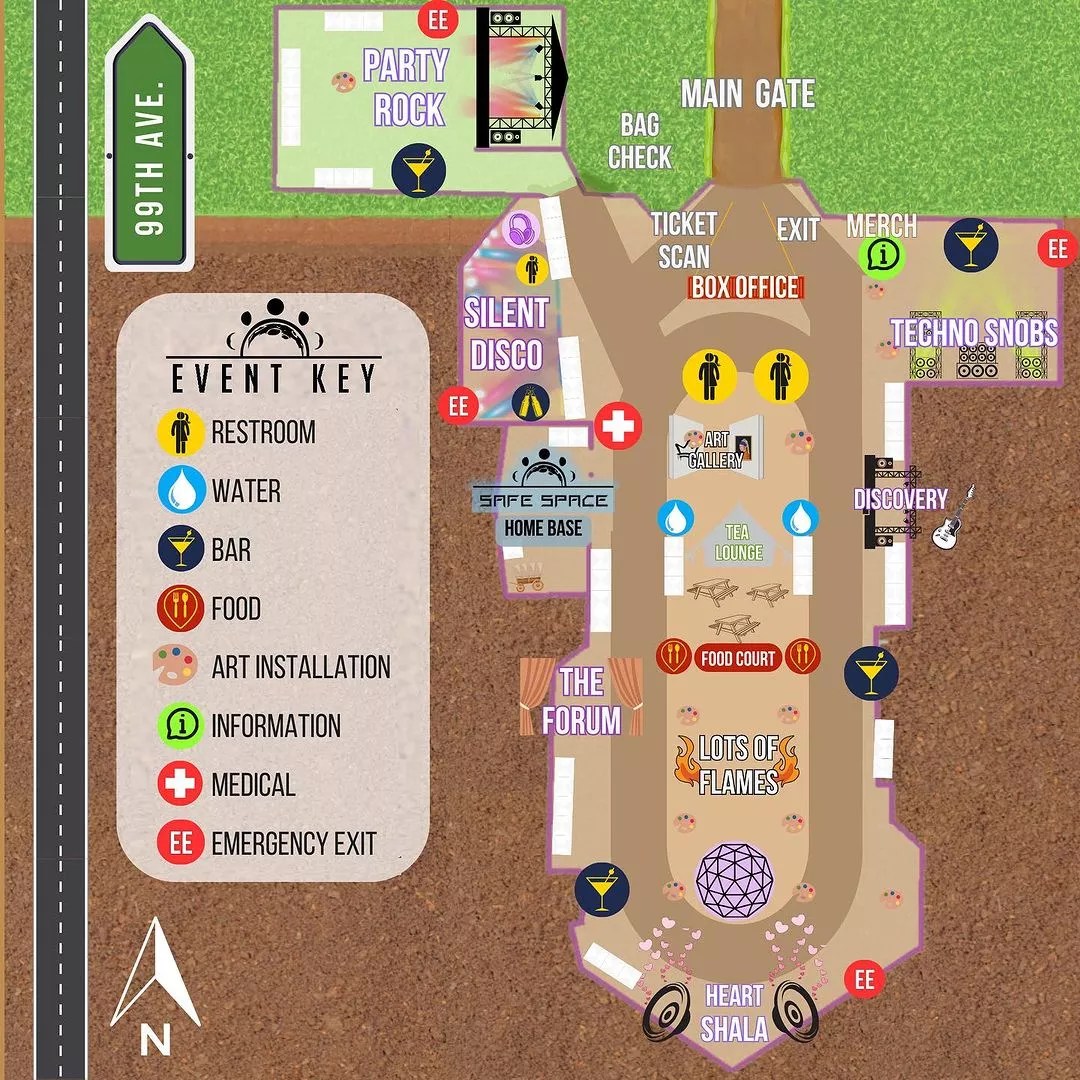The height and width of the screenshot is (1080, 1080).
Task: Click the Box Office label on the map
Action: (x=746, y=288)
